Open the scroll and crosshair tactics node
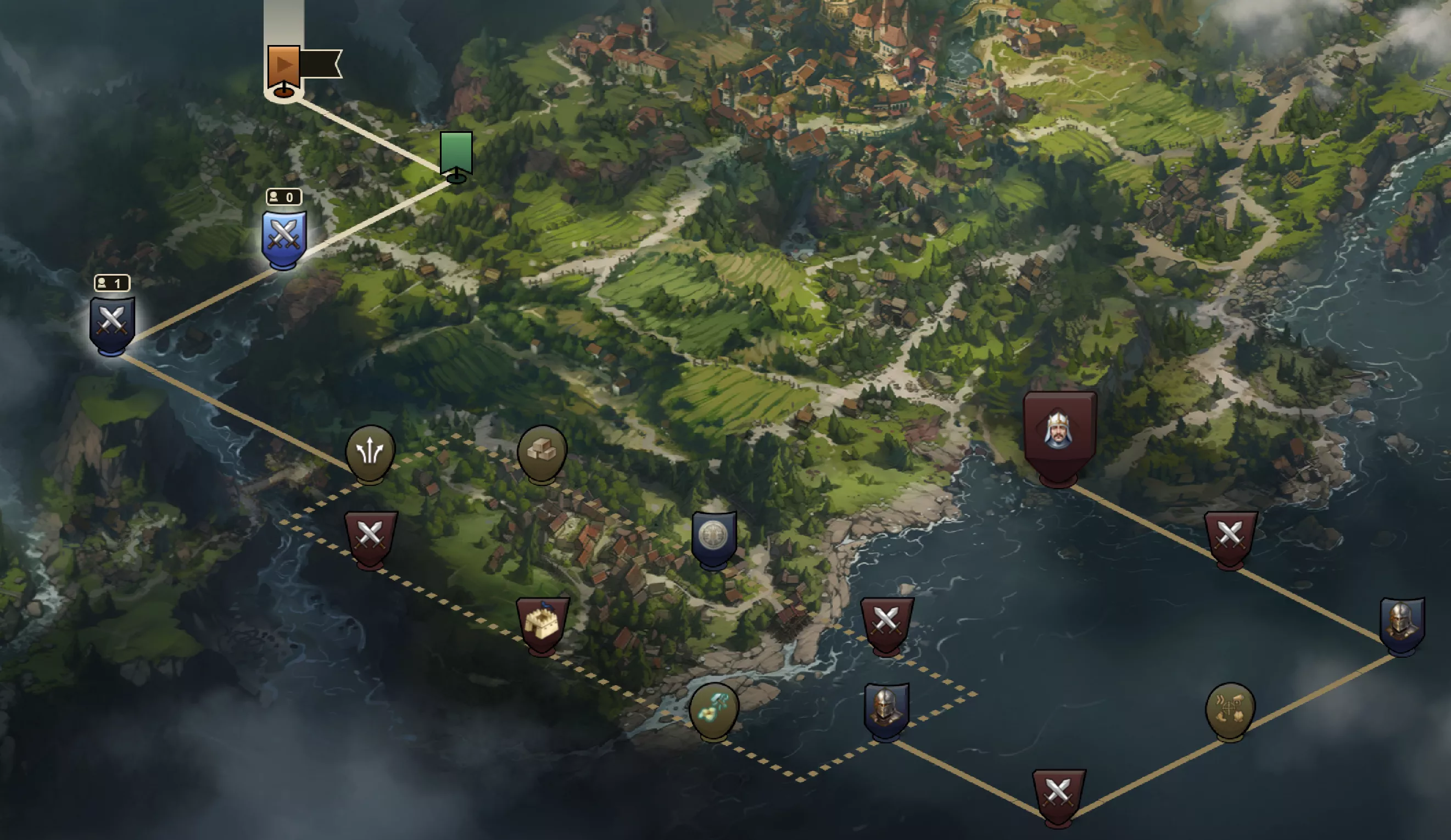Screen dimensions: 1451x840 1230,710
